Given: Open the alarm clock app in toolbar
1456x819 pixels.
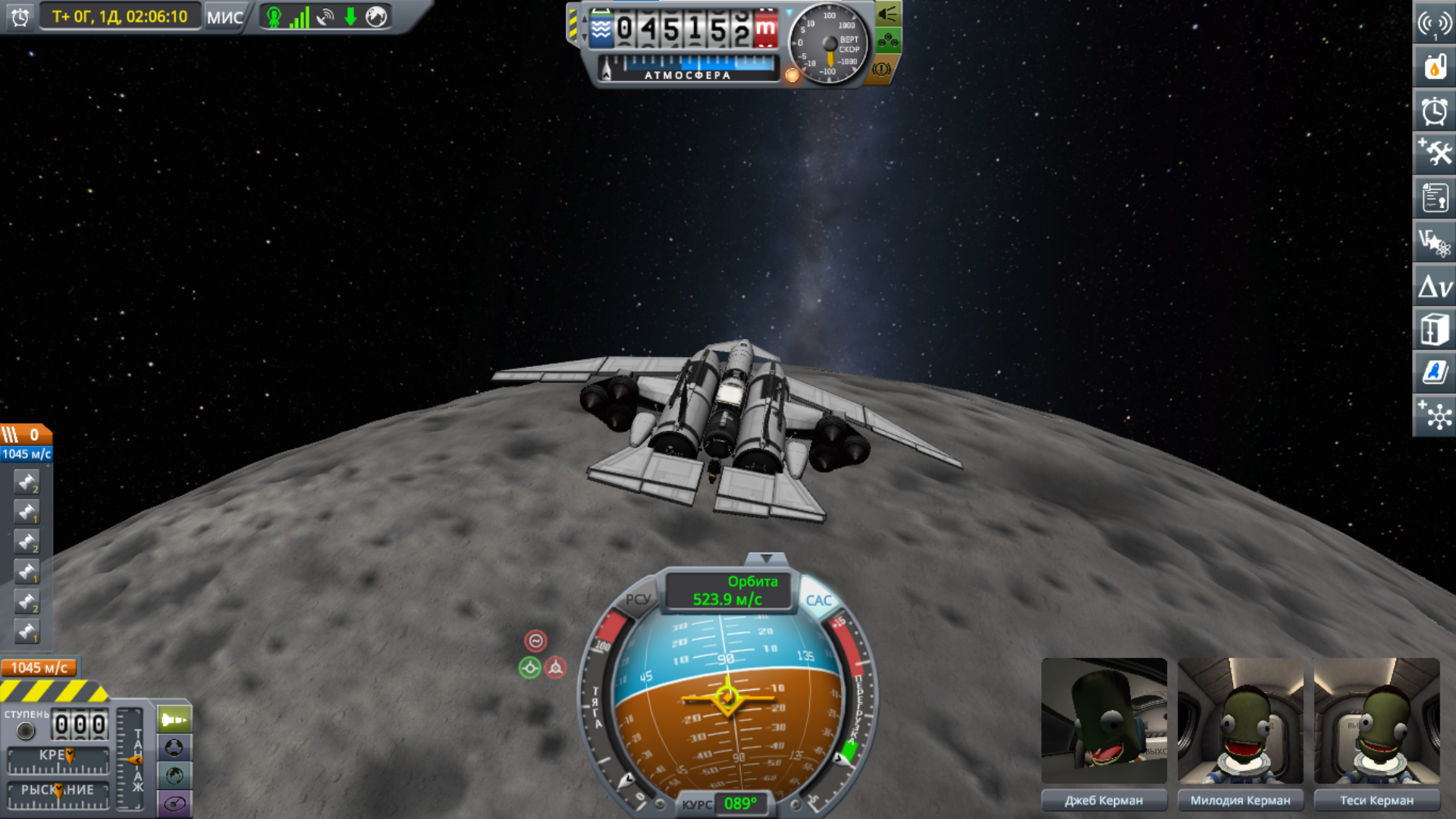Looking at the screenshot, I should 1433,111.
